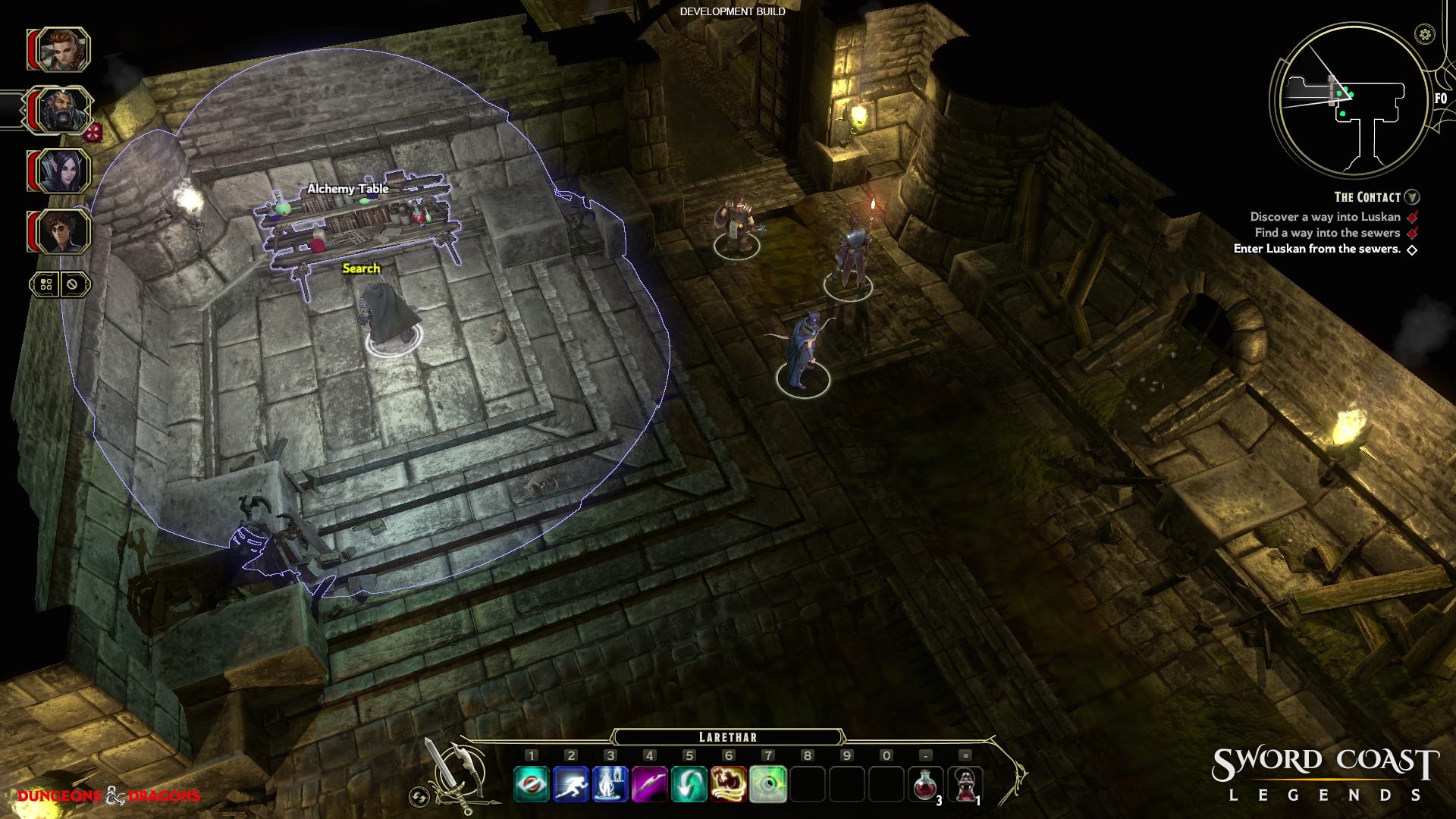
Task: Choose the dark-haired elf party portrait
Action: point(63,171)
